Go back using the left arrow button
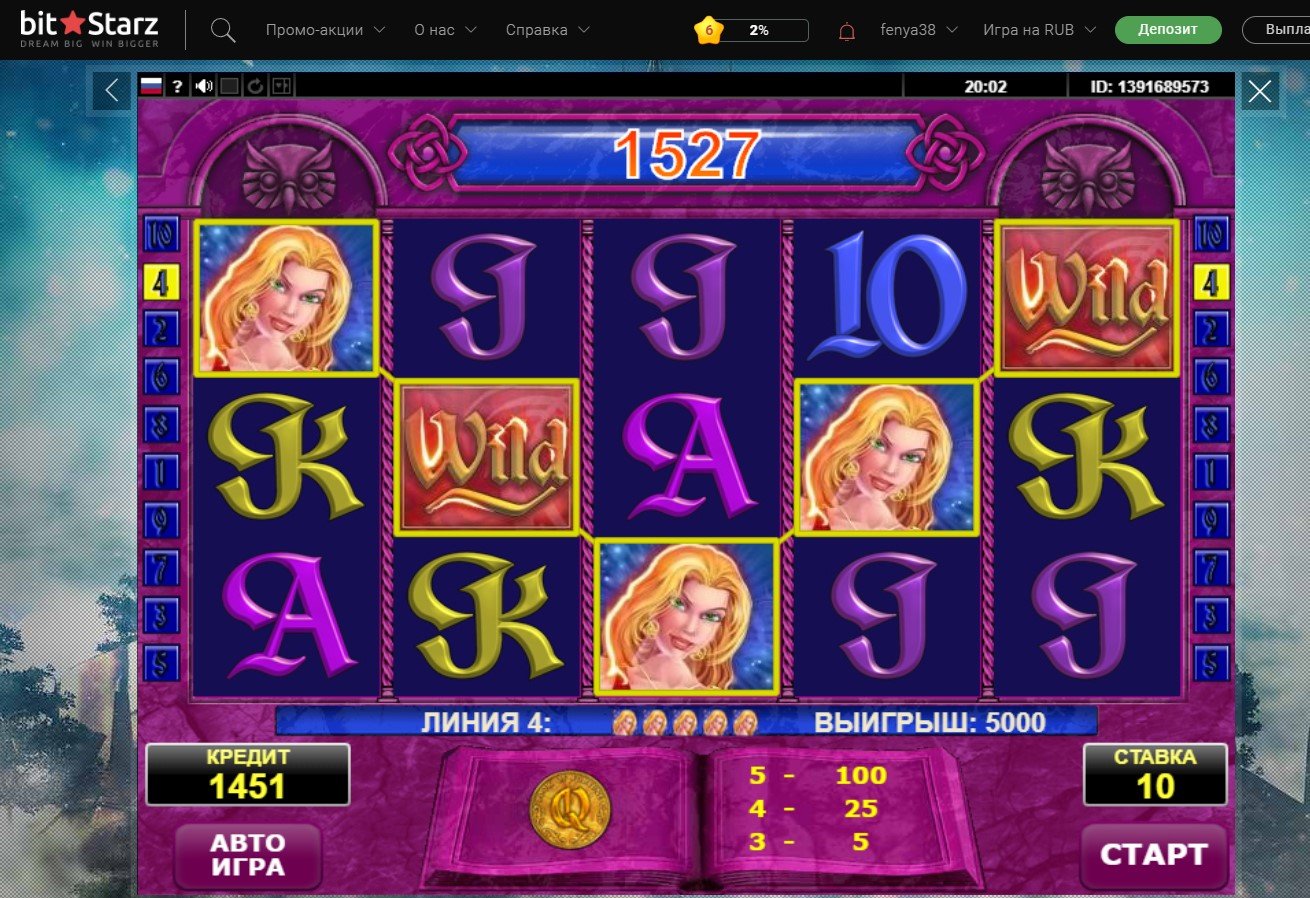The width and height of the screenshot is (1310, 898). tap(112, 91)
